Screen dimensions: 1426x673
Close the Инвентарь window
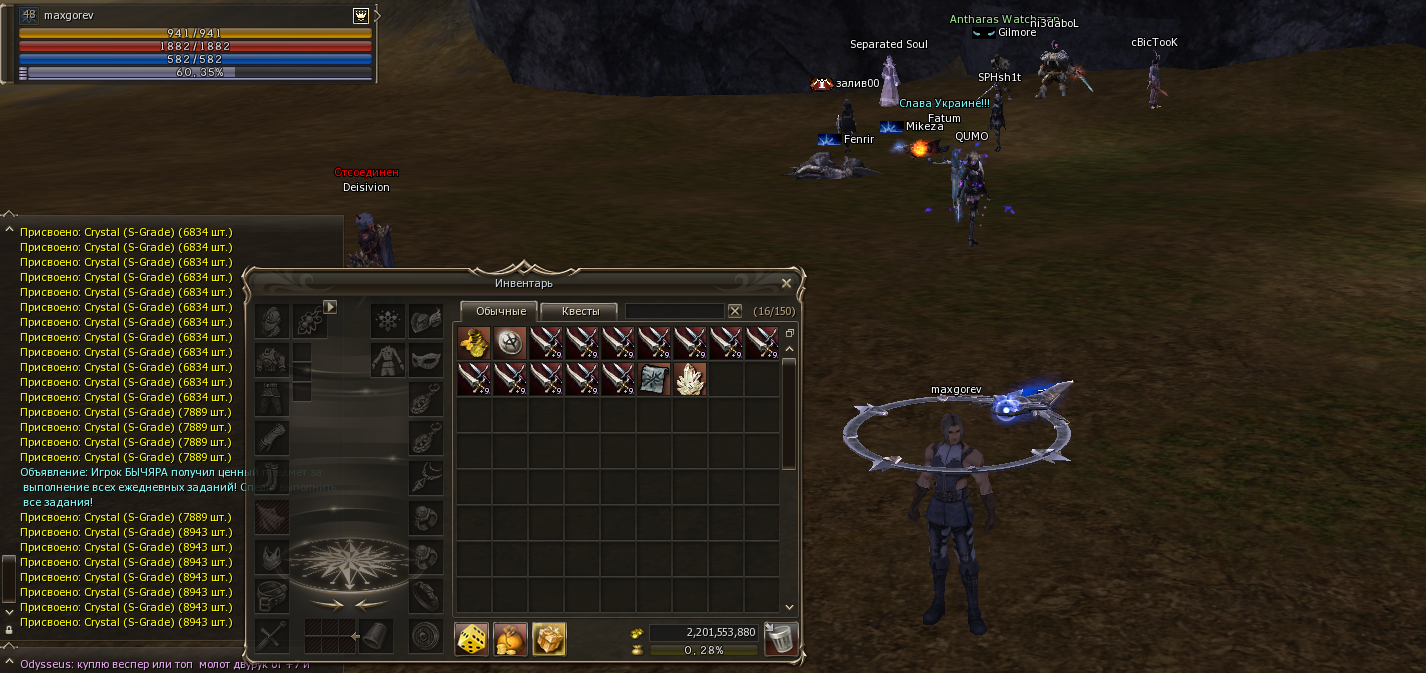786,283
